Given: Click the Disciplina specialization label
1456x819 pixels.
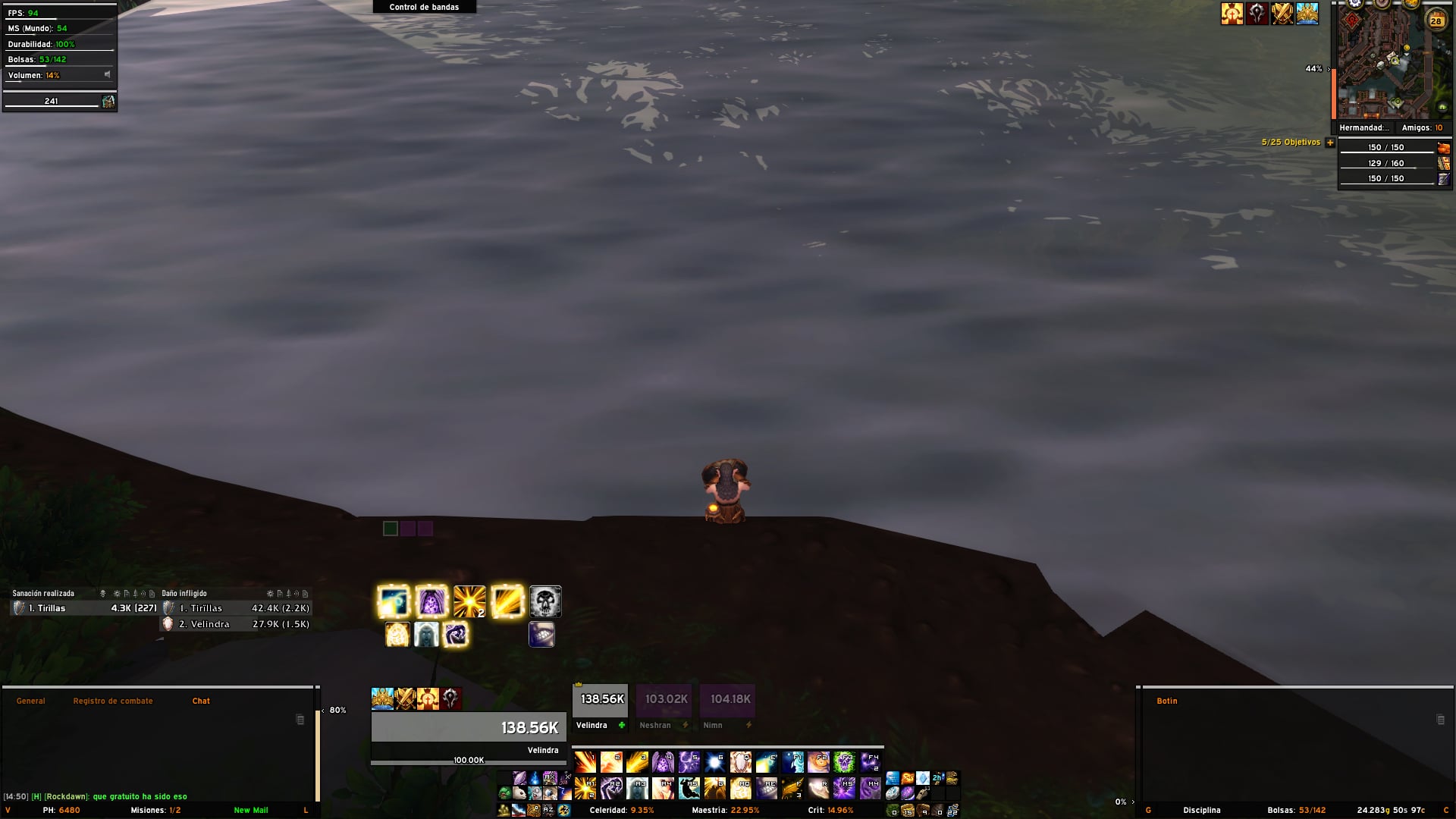Looking at the screenshot, I should (1202, 810).
